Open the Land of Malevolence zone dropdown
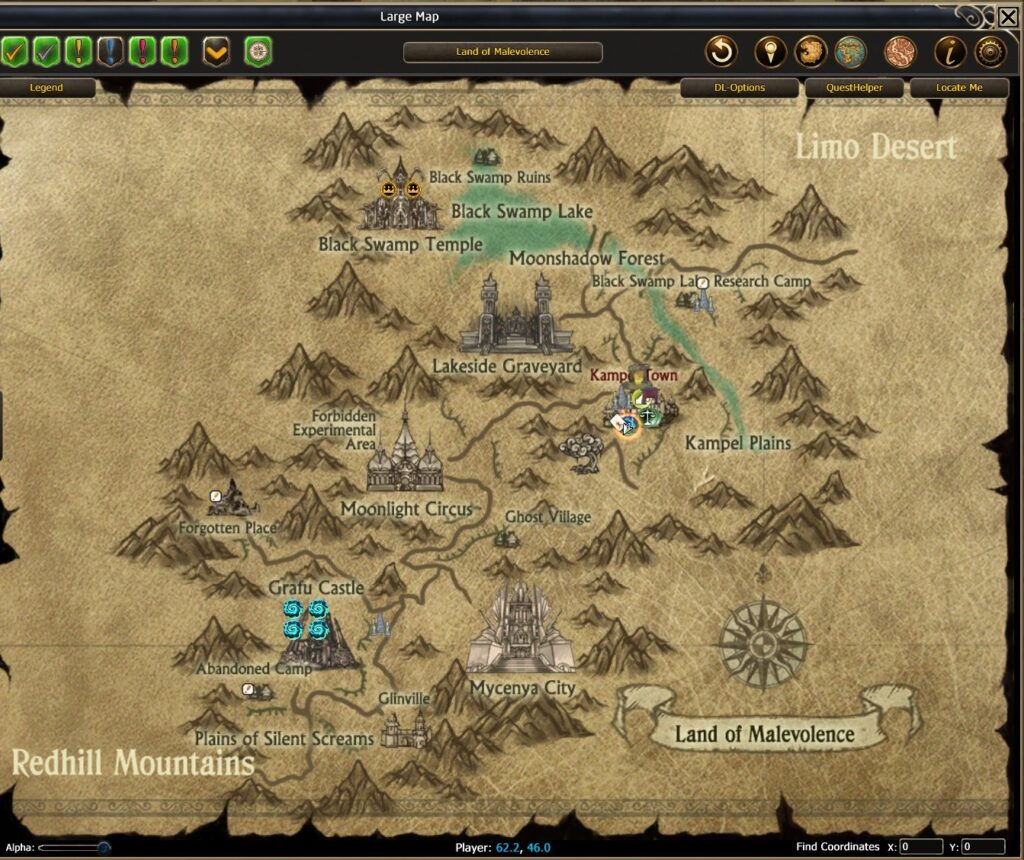The image size is (1024, 860). (x=502, y=52)
